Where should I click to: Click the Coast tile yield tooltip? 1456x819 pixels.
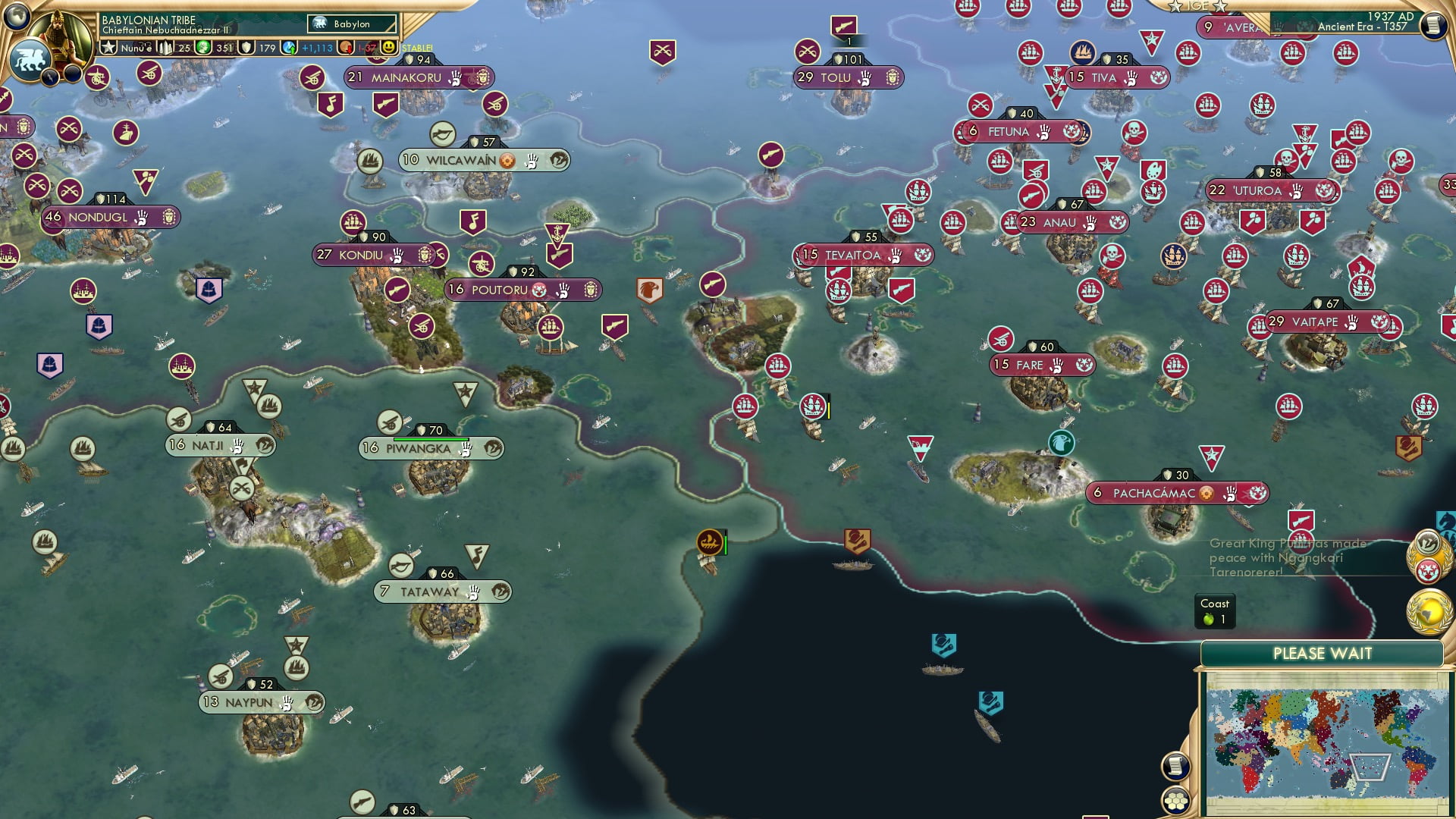1216,610
